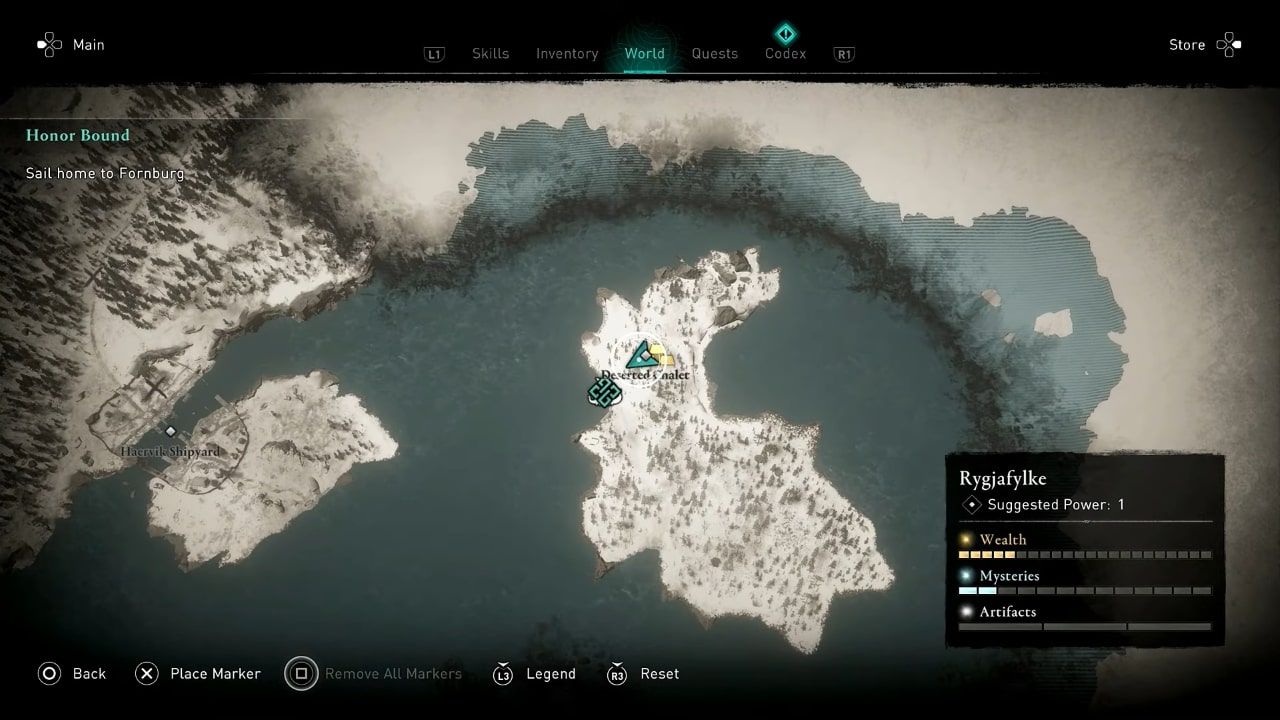1280x720 pixels.
Task: Reset the map view
Action: (x=644, y=674)
